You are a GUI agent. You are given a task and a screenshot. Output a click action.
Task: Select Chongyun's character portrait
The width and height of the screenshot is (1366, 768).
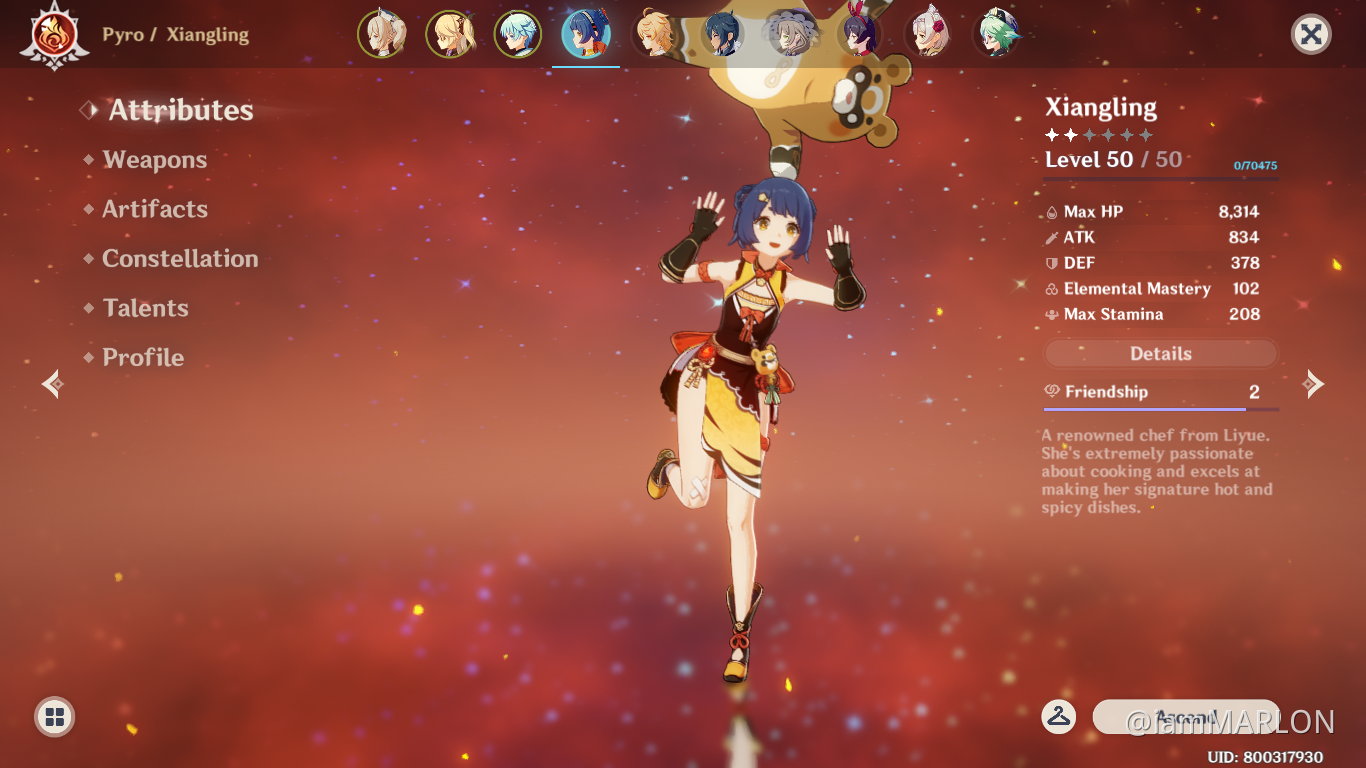pos(518,33)
